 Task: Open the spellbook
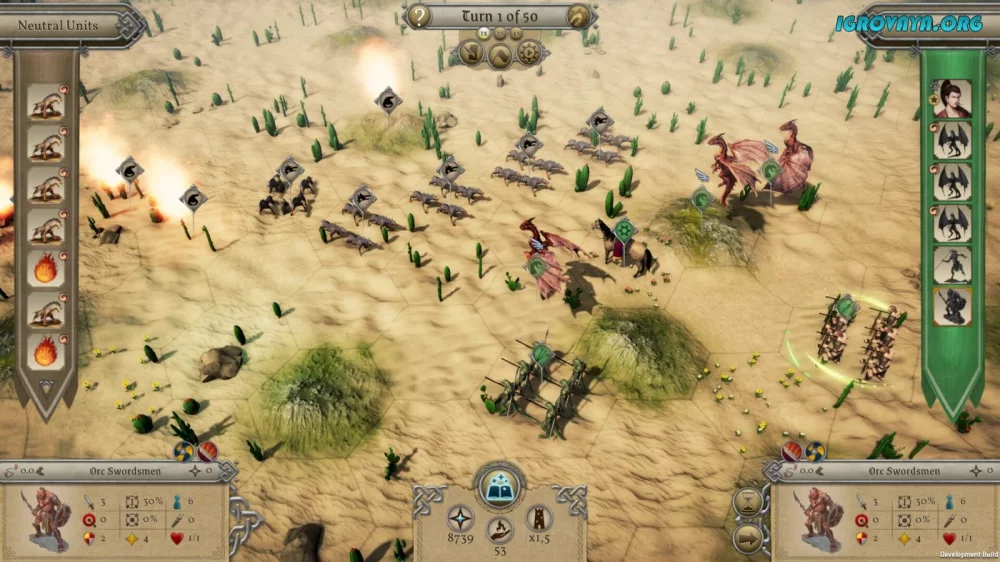point(499,486)
